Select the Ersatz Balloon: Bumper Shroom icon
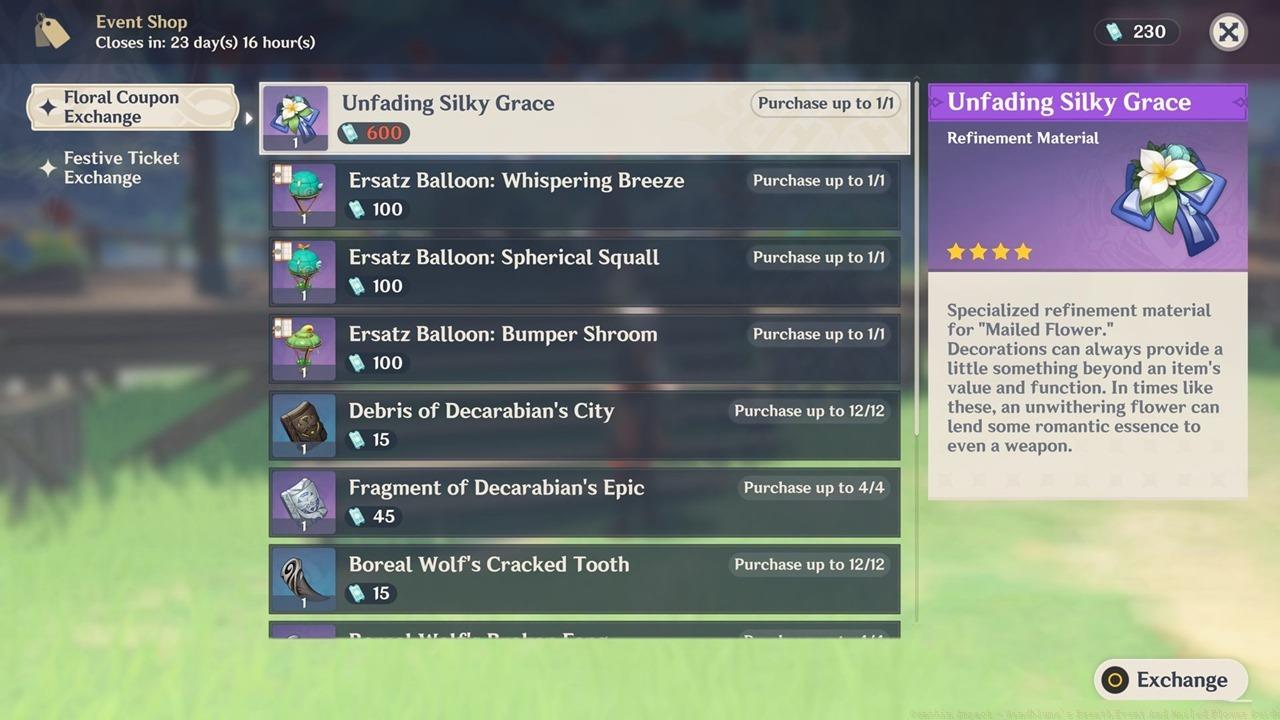 tap(302, 348)
